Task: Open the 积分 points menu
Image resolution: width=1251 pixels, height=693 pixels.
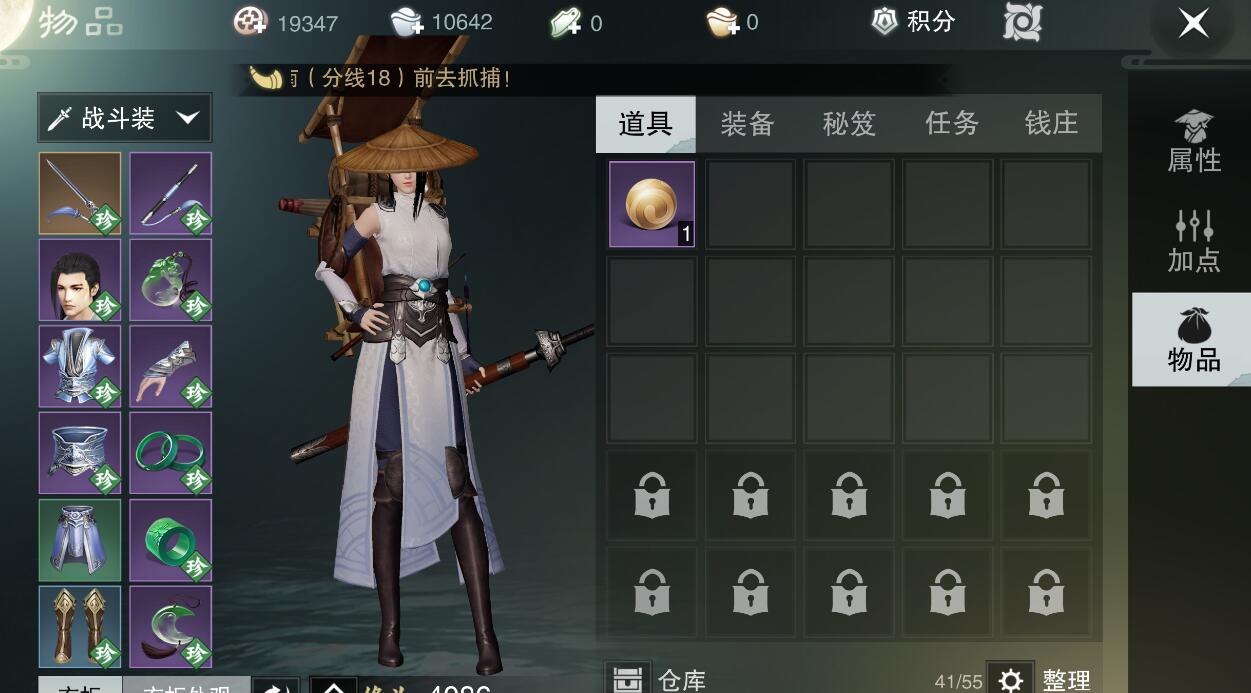Action: [913, 22]
